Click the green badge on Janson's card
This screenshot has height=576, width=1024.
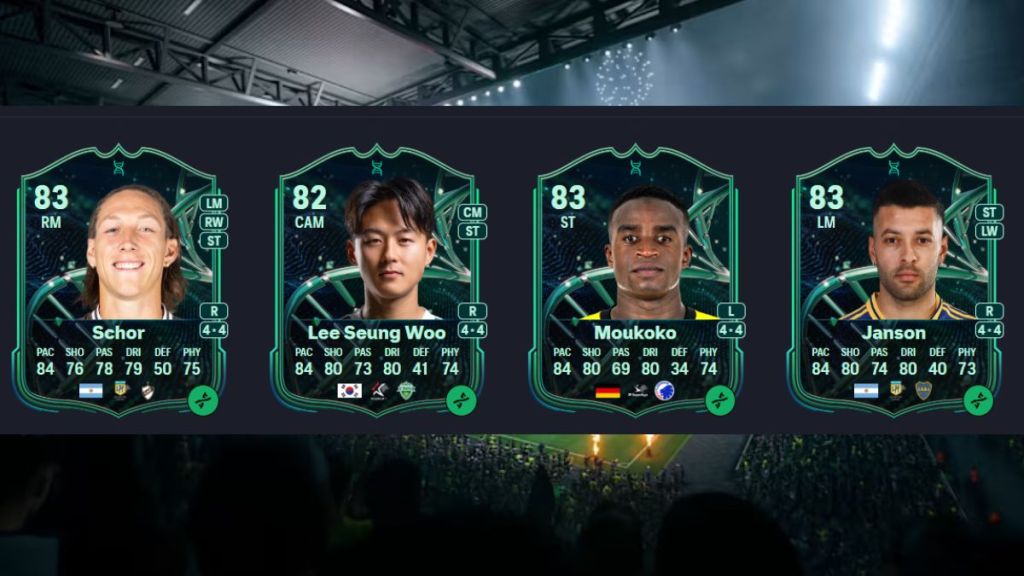click(x=978, y=400)
